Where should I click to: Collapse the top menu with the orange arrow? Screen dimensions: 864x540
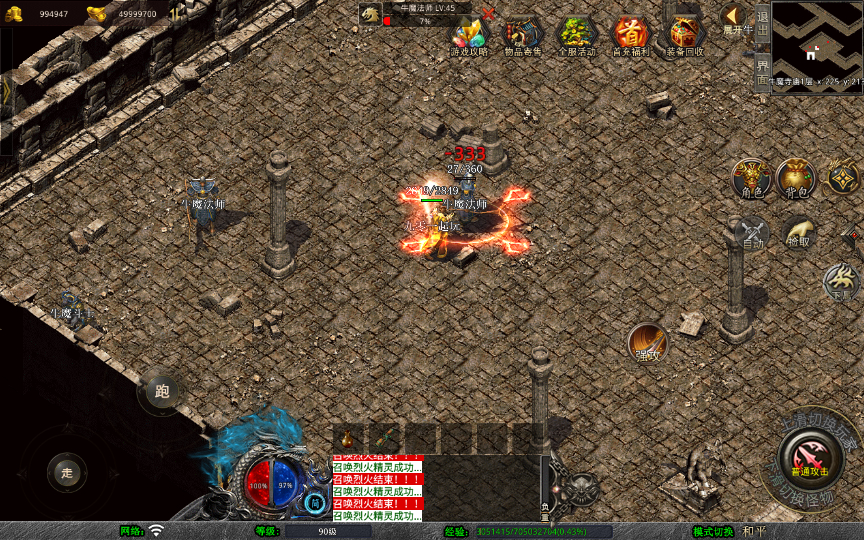tap(733, 16)
